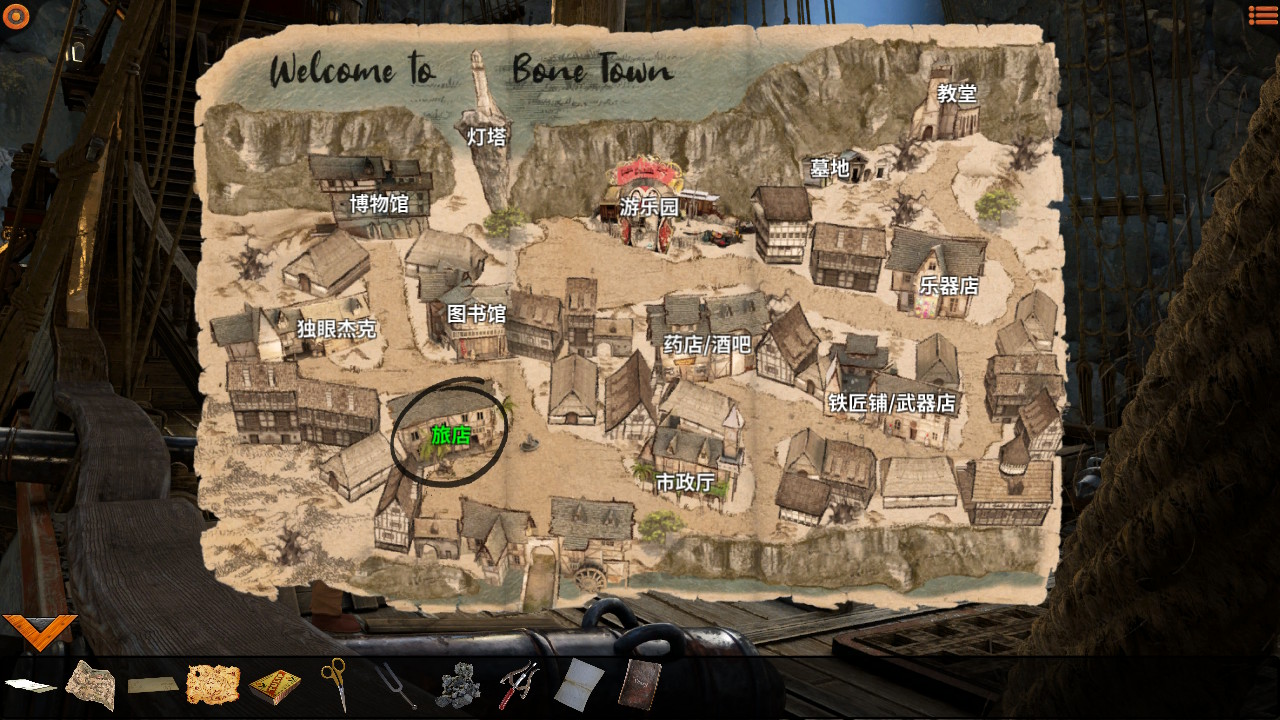This screenshot has width=1280, height=720.
Task: Select the brown leather book item
Action: 638,685
